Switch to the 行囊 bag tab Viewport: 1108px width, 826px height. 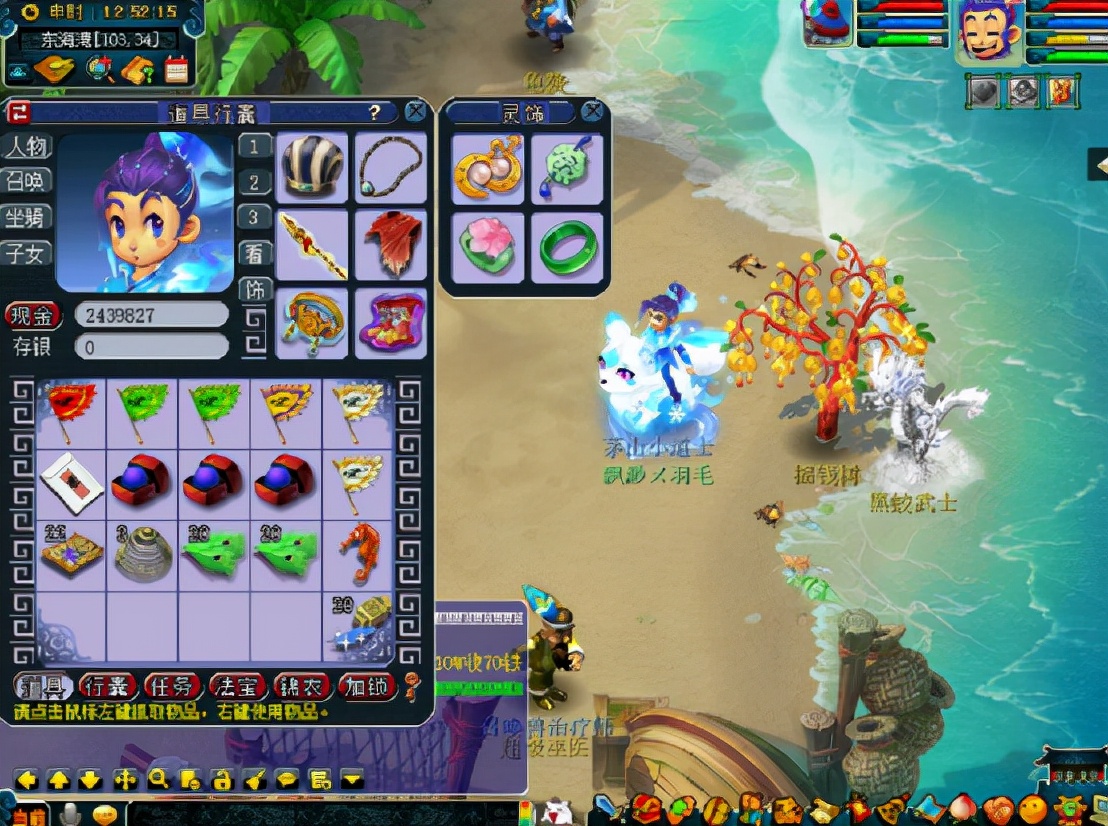[x=105, y=686]
